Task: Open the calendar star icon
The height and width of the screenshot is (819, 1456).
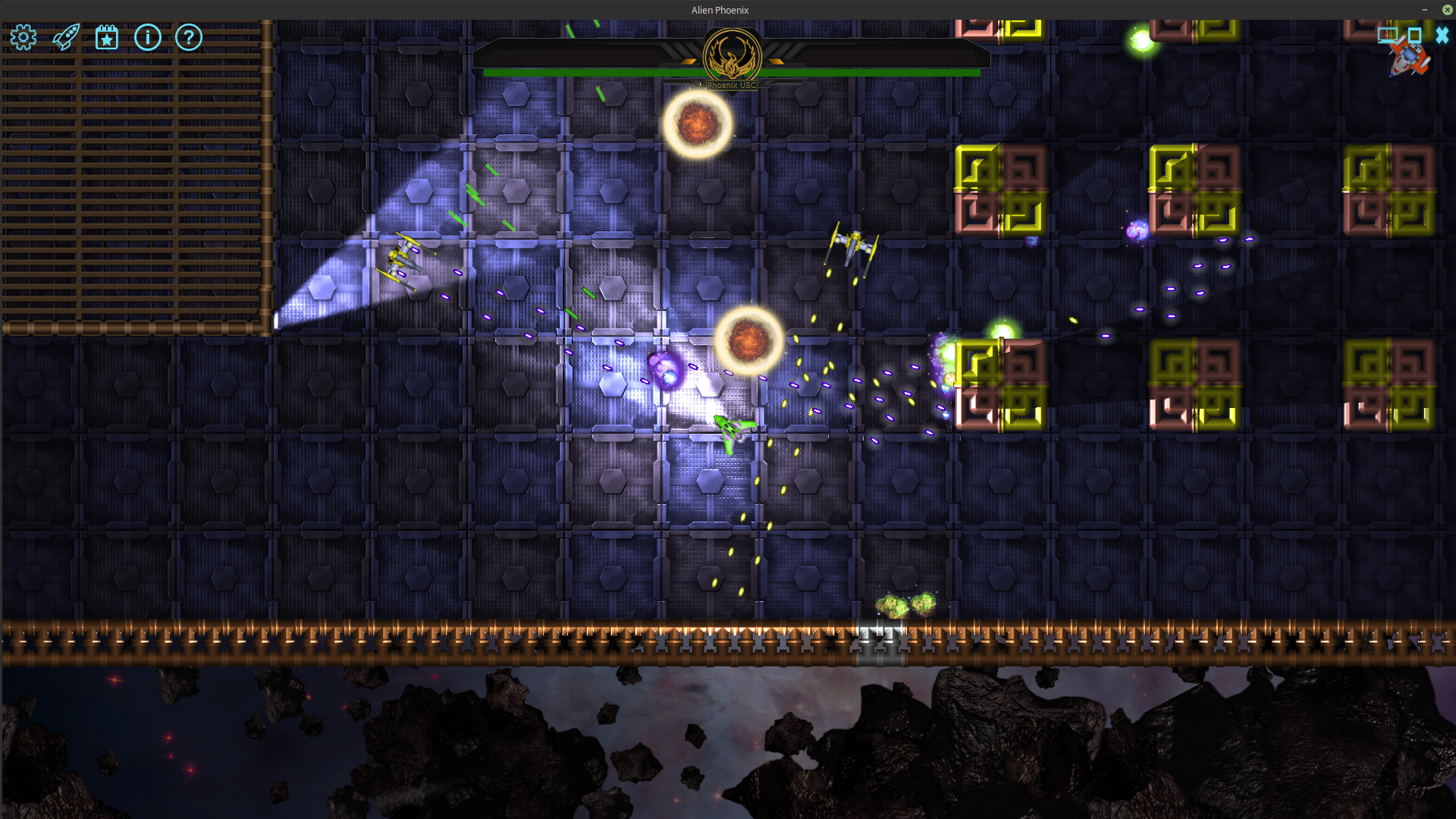Action: click(107, 37)
